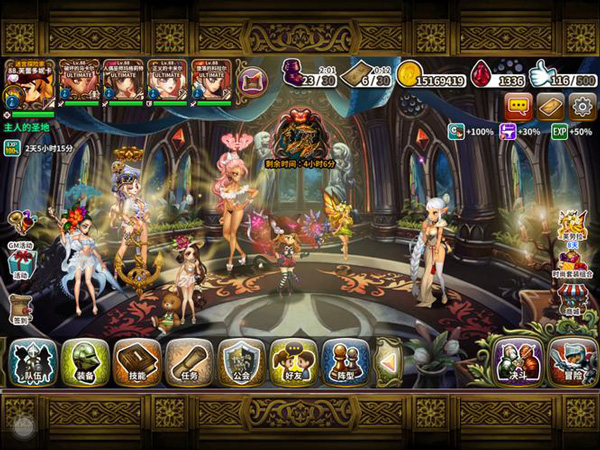The width and height of the screenshot is (600, 450).
Task: Open the 公会 guild menu
Action: 241,361
